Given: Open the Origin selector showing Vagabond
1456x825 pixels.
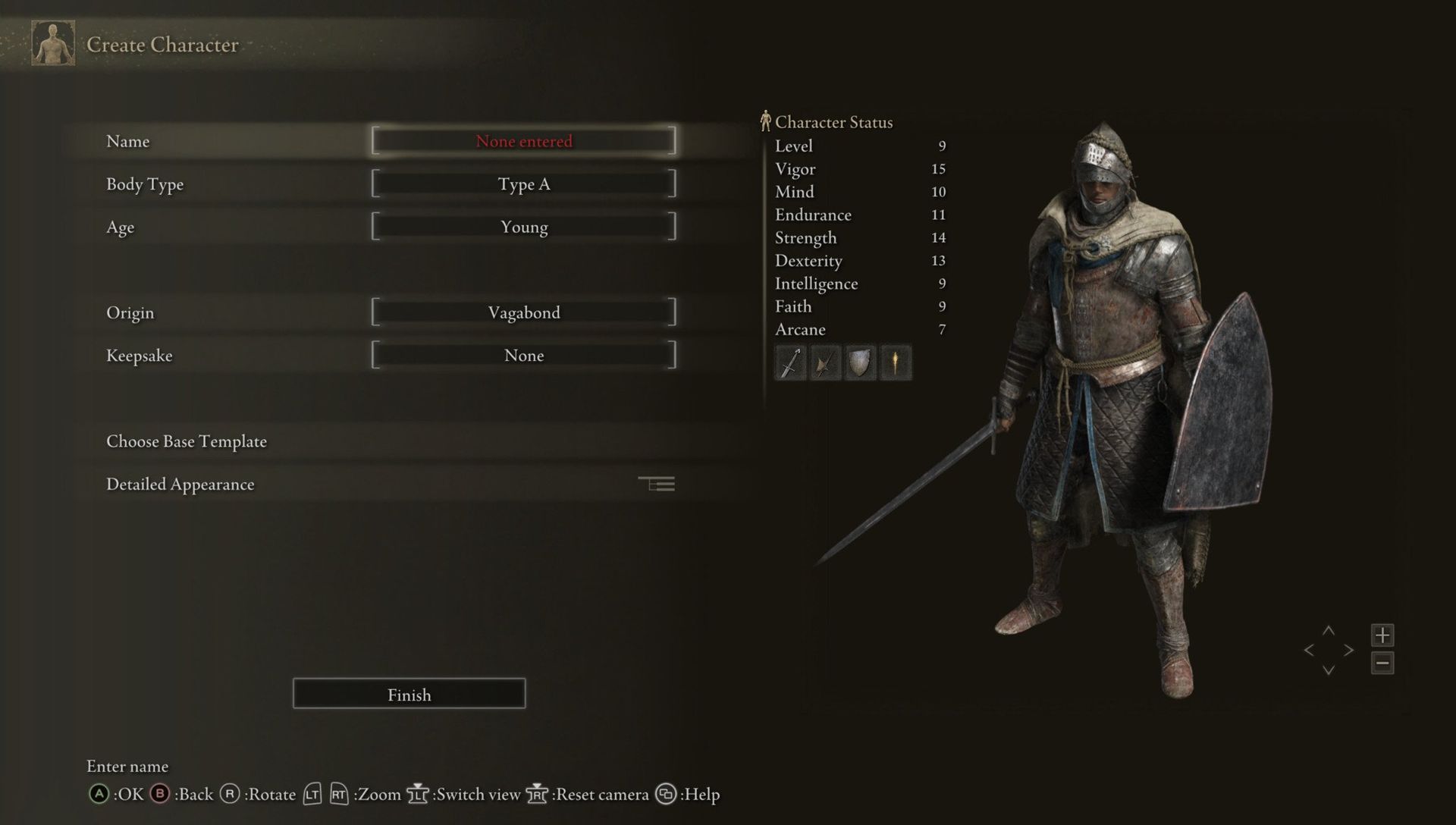Looking at the screenshot, I should coord(524,312).
